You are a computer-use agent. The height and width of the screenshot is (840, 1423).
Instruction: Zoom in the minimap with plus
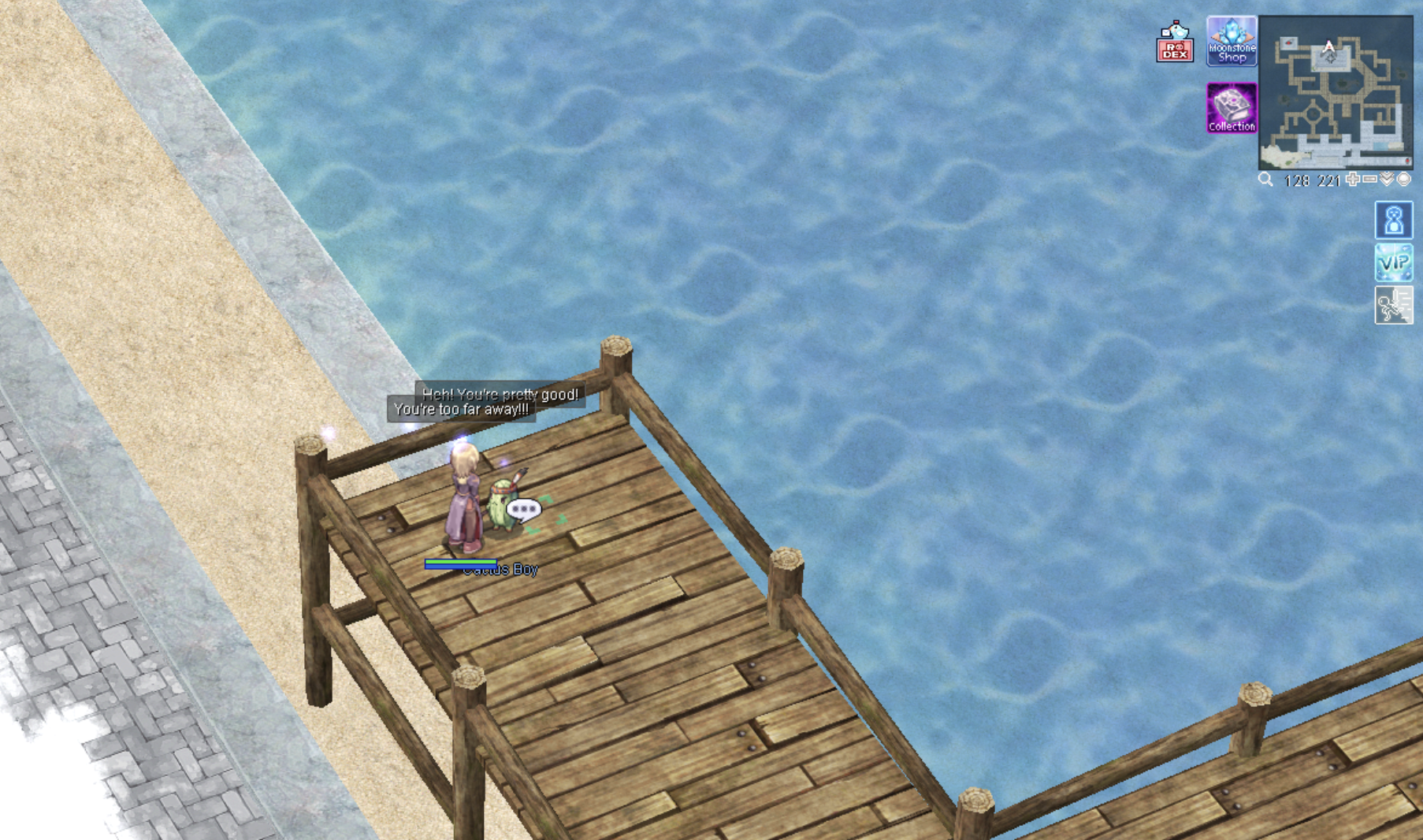tap(1353, 180)
